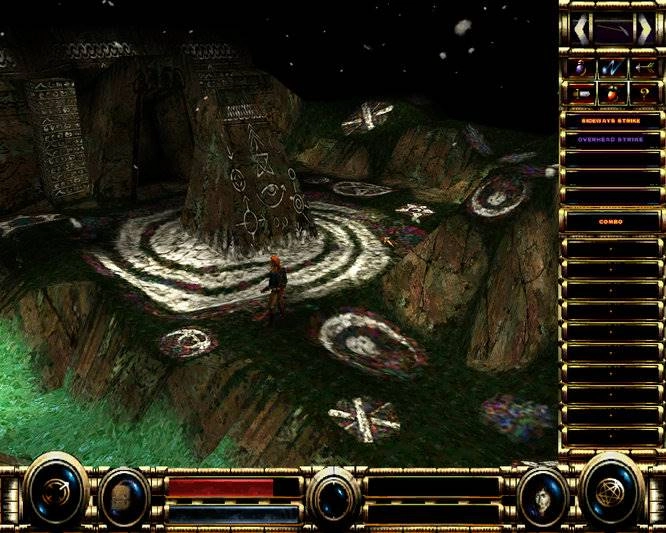Open the stone face portrait orb
666x533 pixels.
pyautogui.click(x=125, y=496)
